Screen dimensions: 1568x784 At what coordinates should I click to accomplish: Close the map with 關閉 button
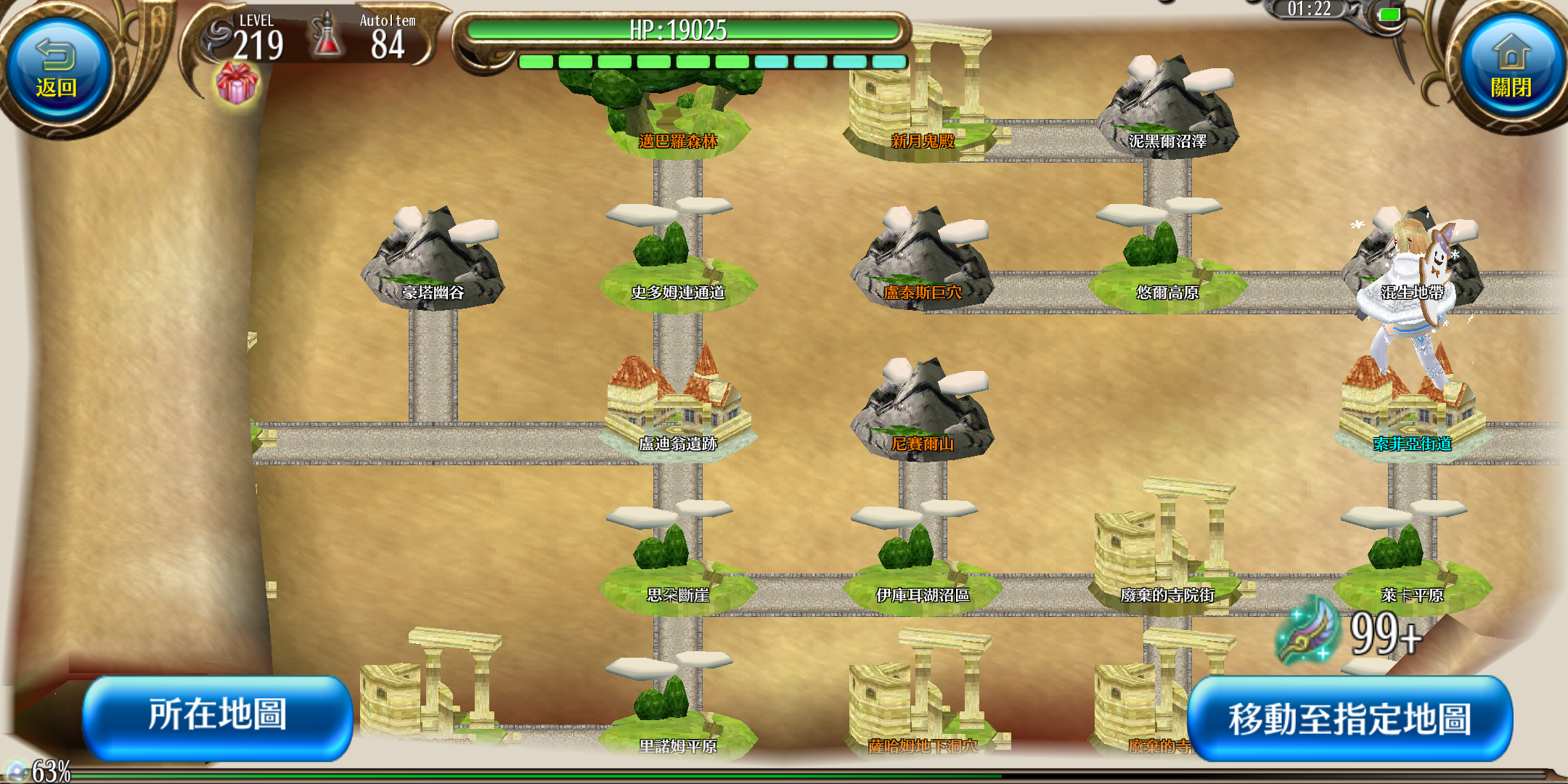click(x=1511, y=69)
